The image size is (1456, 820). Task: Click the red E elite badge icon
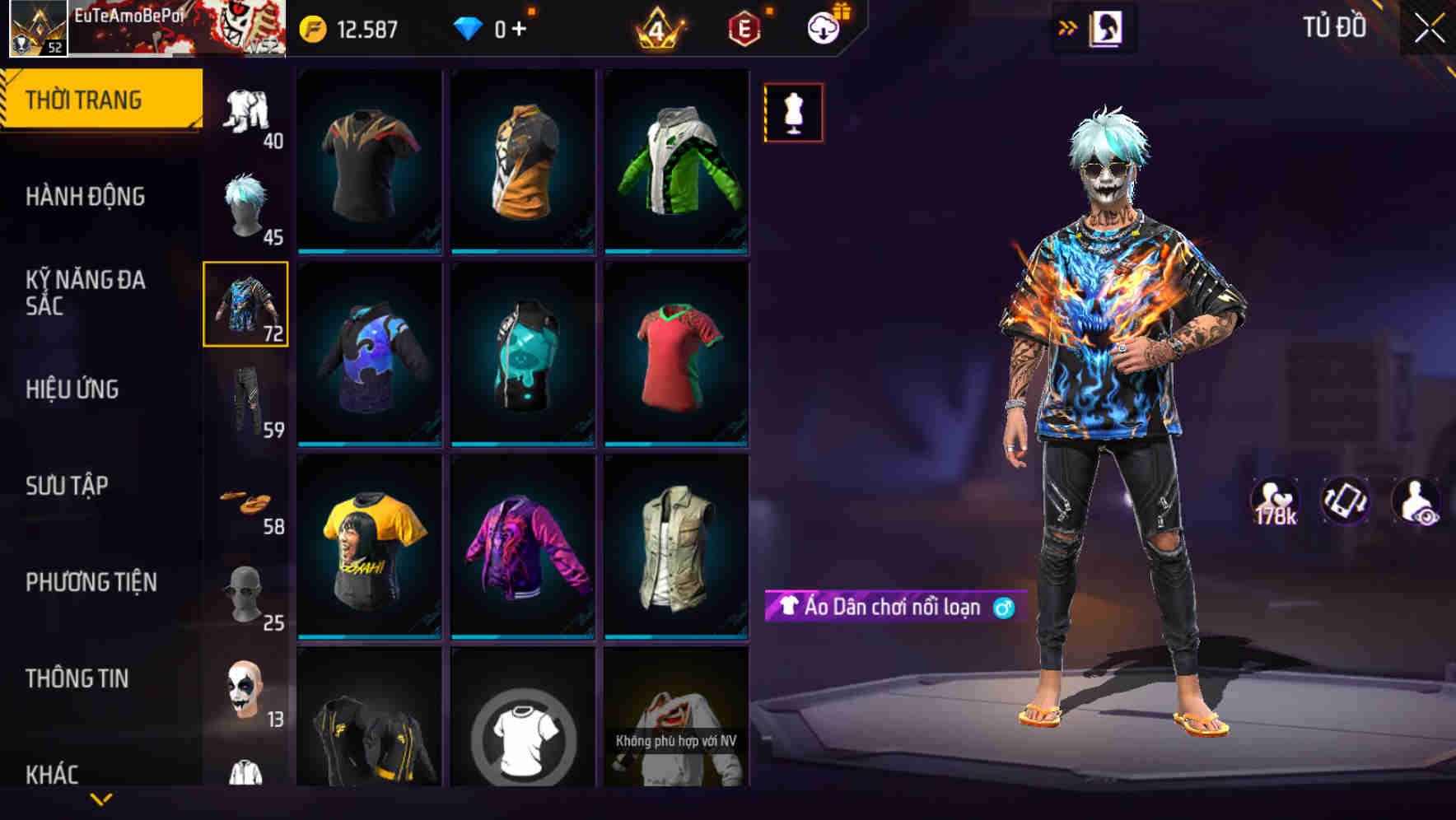pyautogui.click(x=744, y=26)
